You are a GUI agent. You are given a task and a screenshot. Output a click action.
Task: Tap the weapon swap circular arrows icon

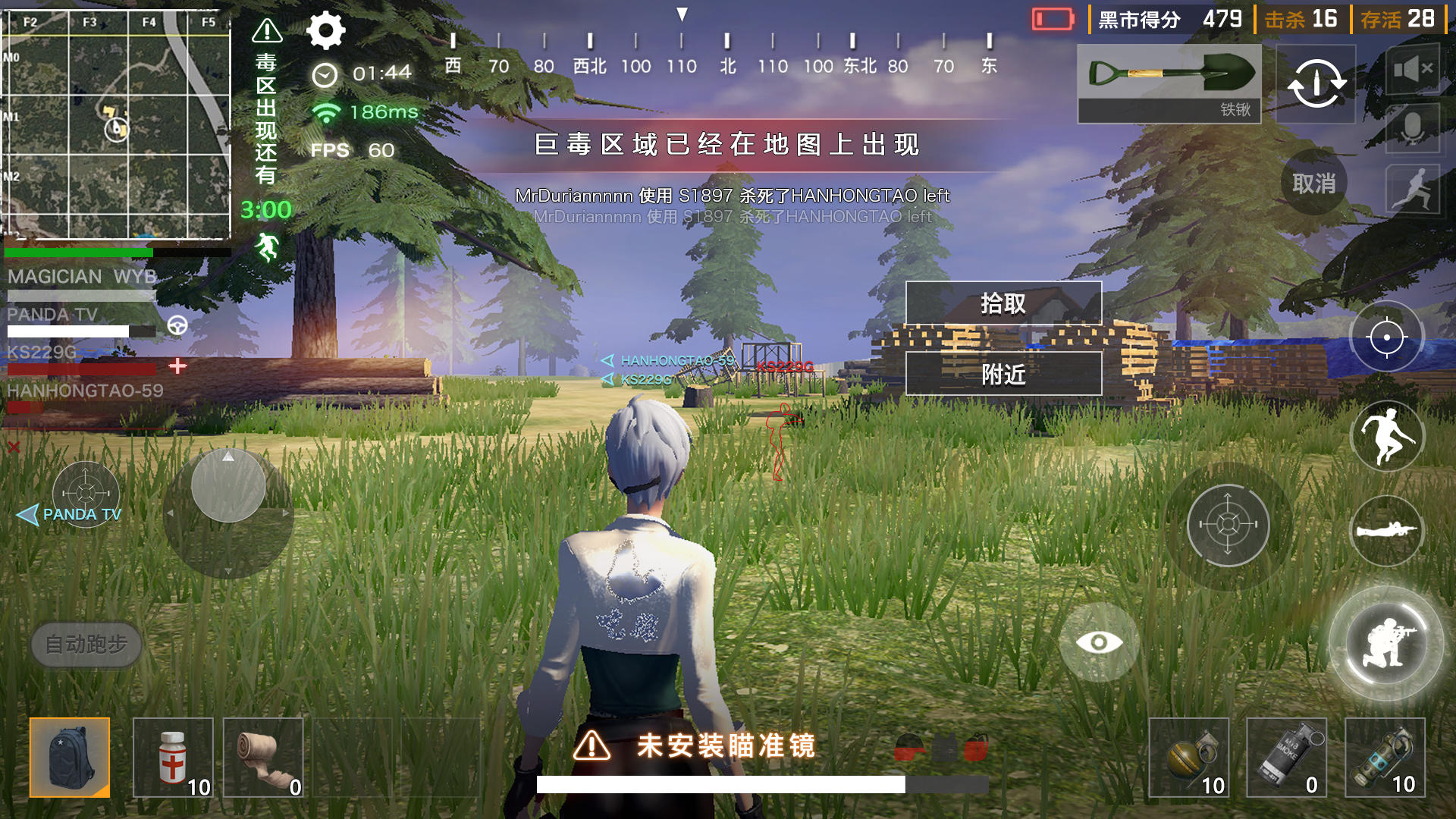tap(1316, 83)
